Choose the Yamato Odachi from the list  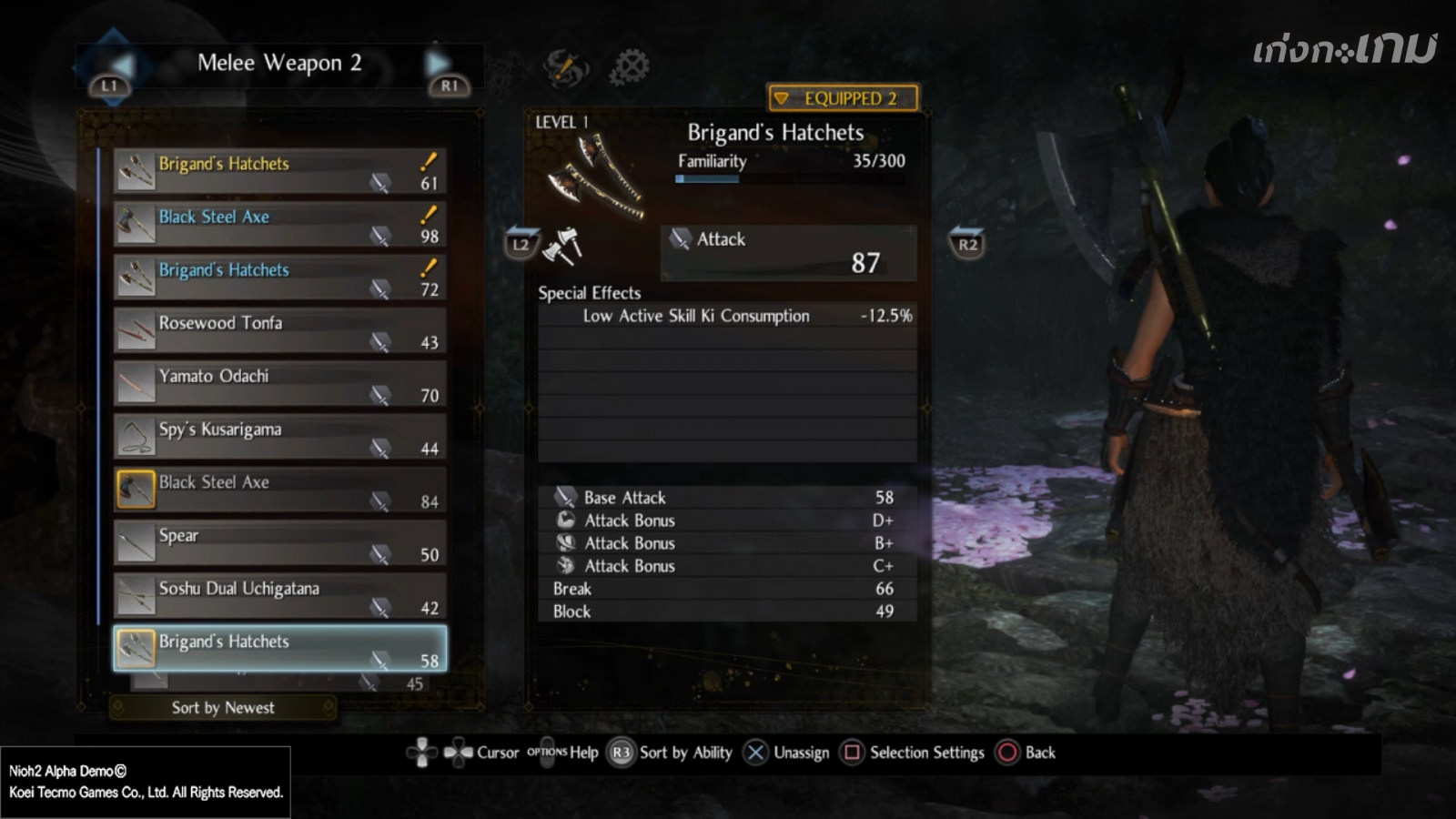[x=279, y=383]
